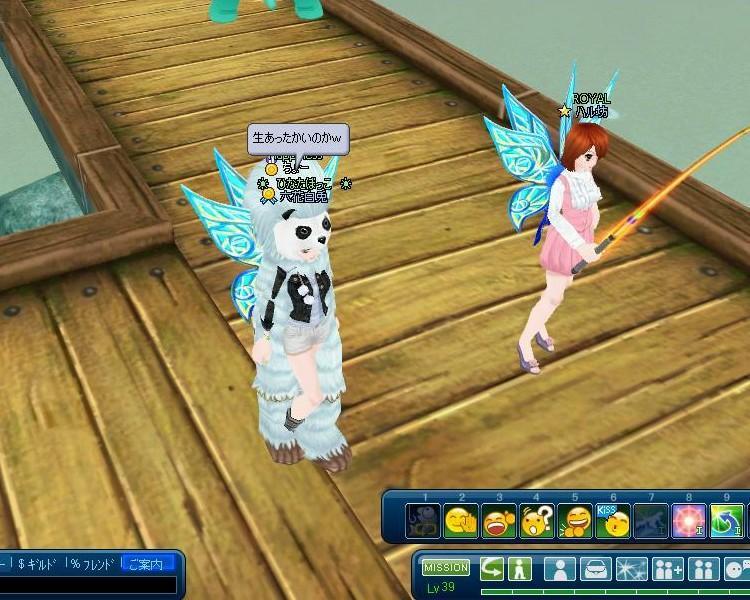Use the shy blushing emote in slot 2
750x600 pixels.
[x=461, y=521]
